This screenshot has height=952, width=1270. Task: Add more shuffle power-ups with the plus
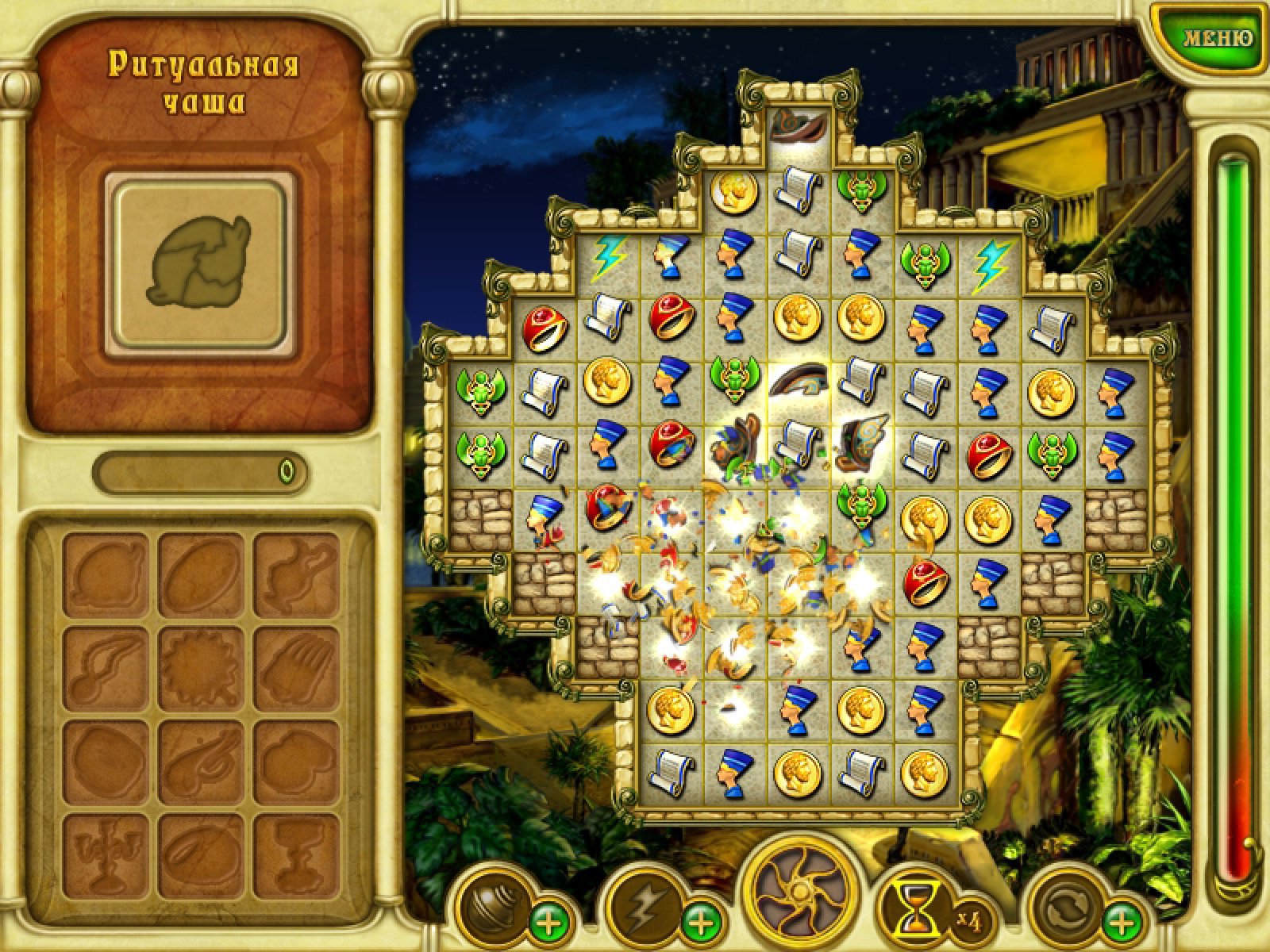pyautogui.click(x=1122, y=924)
